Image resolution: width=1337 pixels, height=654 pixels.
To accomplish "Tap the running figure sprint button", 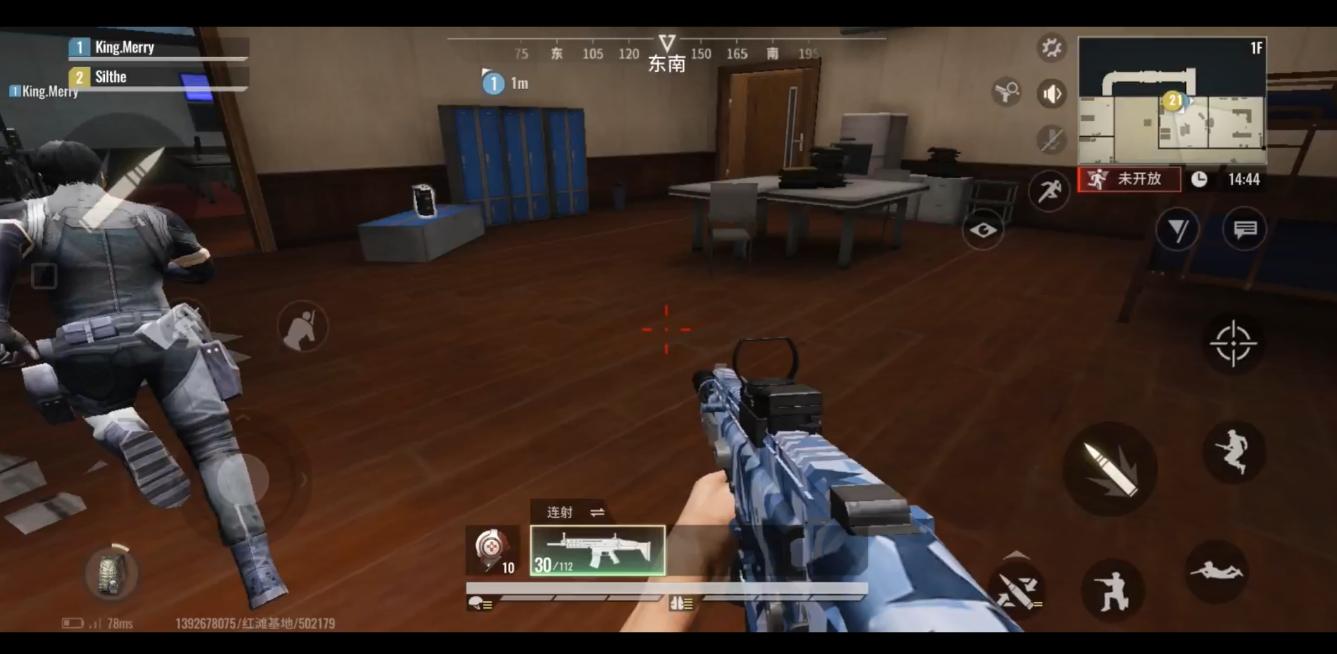I will [1049, 190].
